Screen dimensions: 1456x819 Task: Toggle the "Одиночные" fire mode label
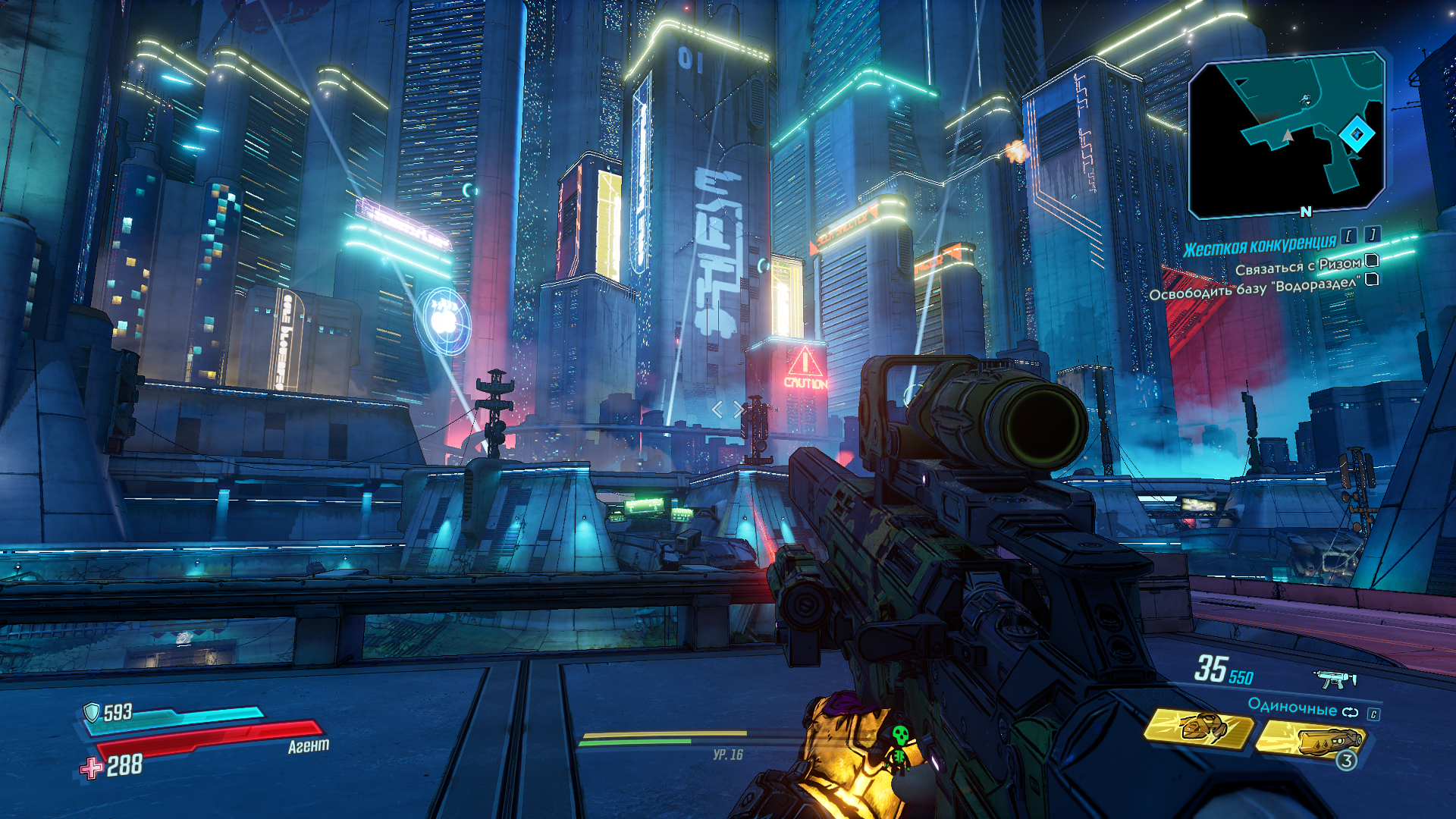coord(1292,708)
